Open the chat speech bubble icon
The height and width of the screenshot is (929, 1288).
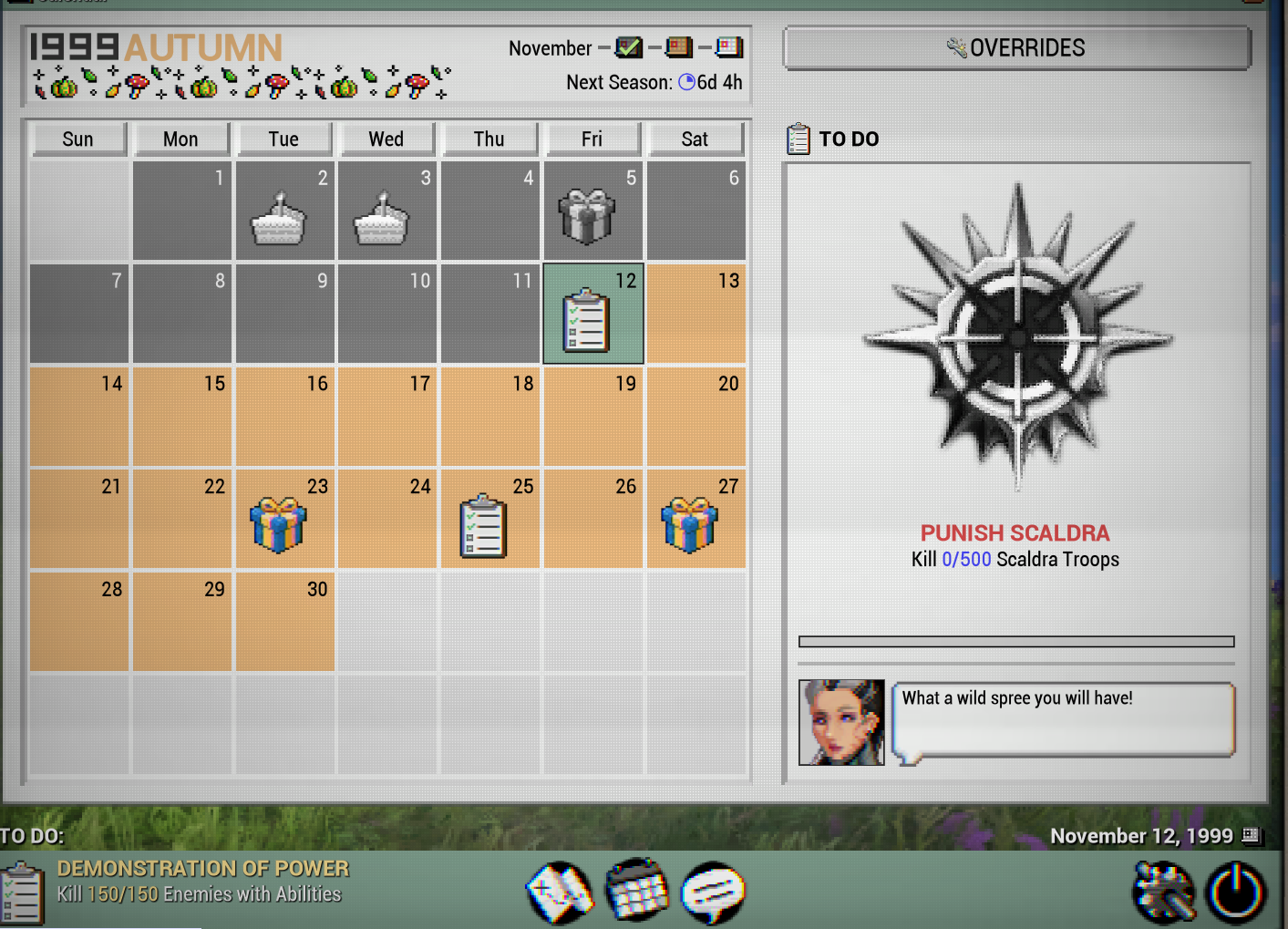click(x=713, y=893)
